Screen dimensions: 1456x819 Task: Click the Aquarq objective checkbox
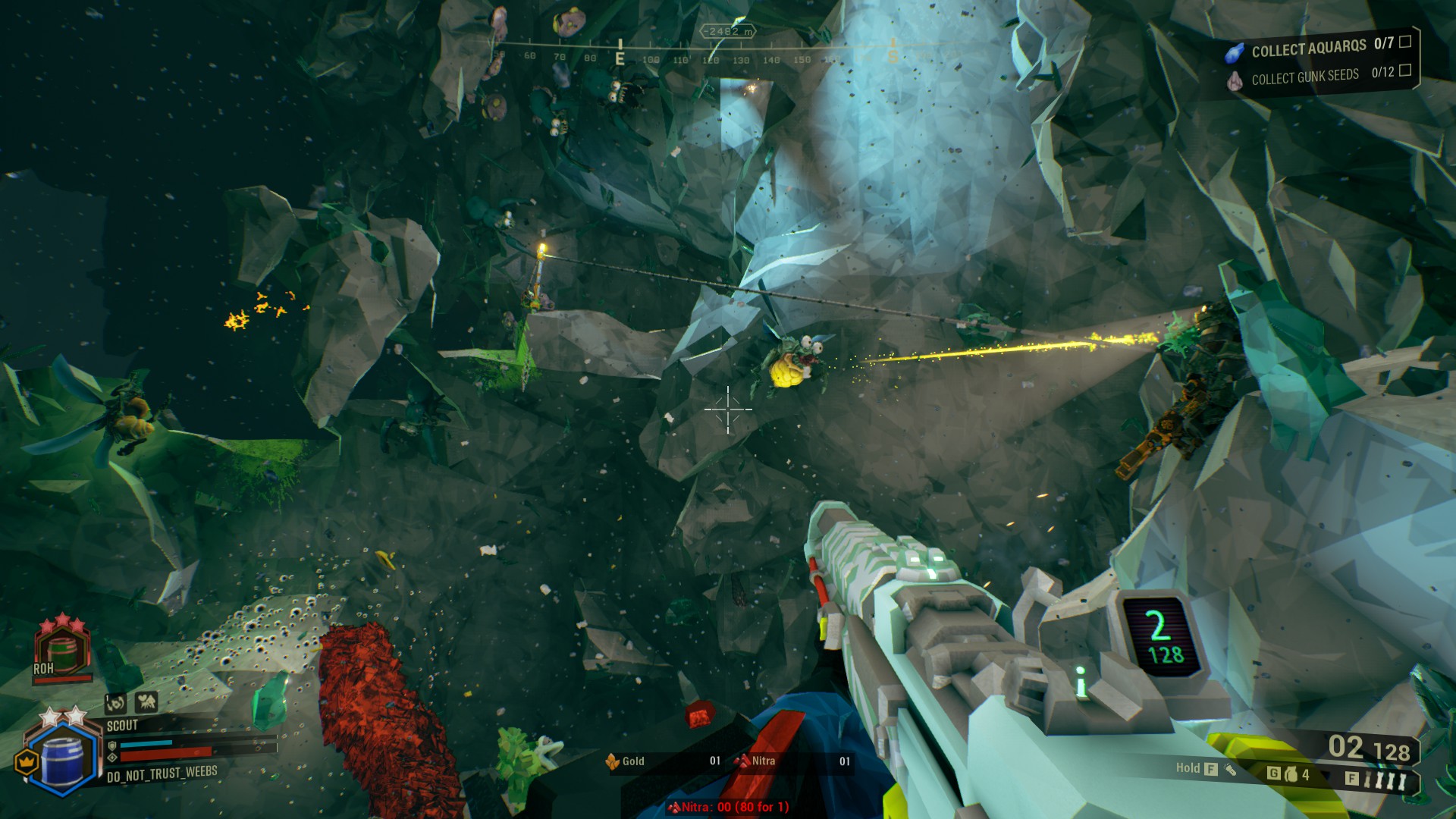(1405, 42)
